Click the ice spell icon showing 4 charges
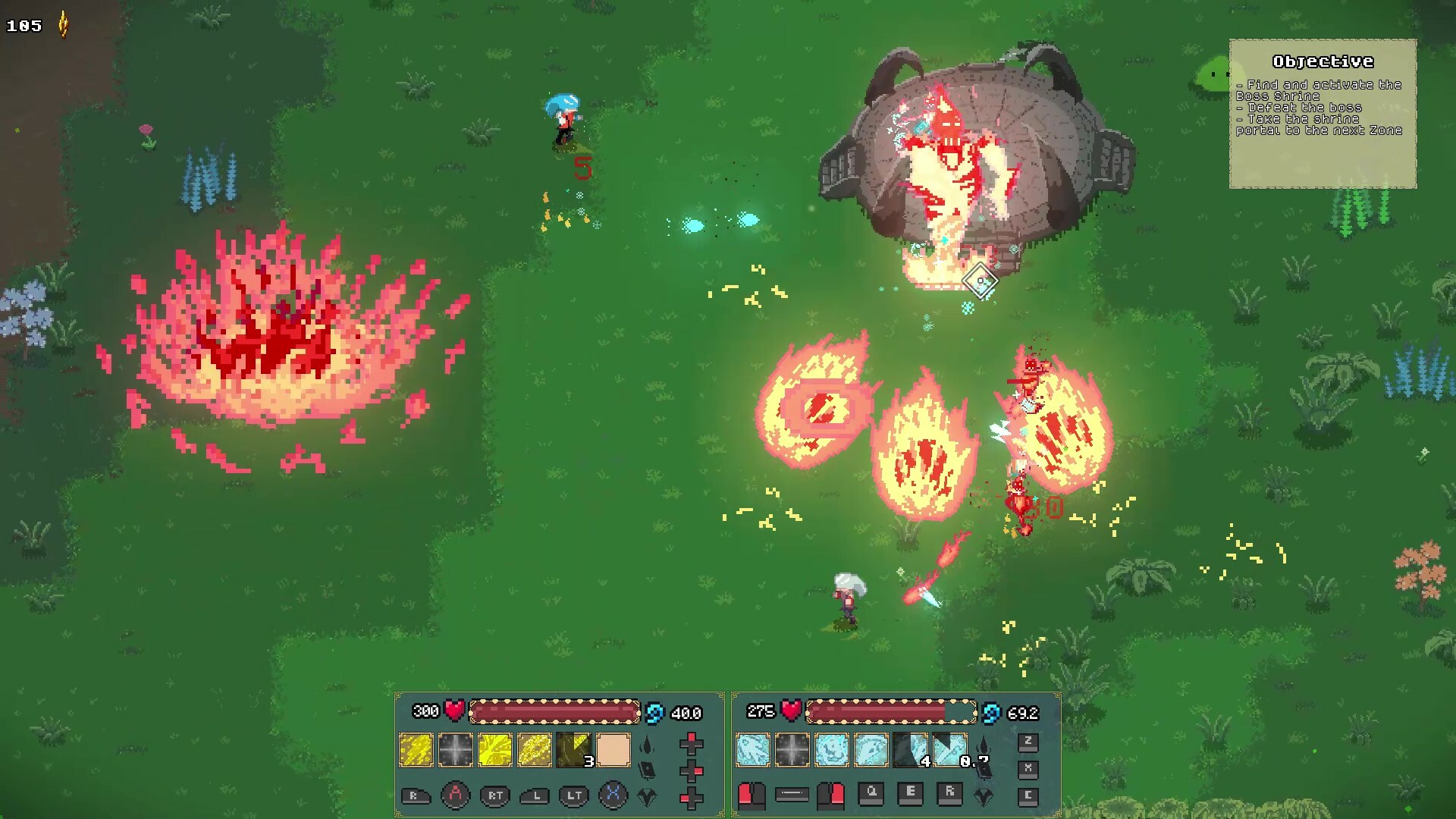Screen dimensions: 1456x819 (908, 749)
